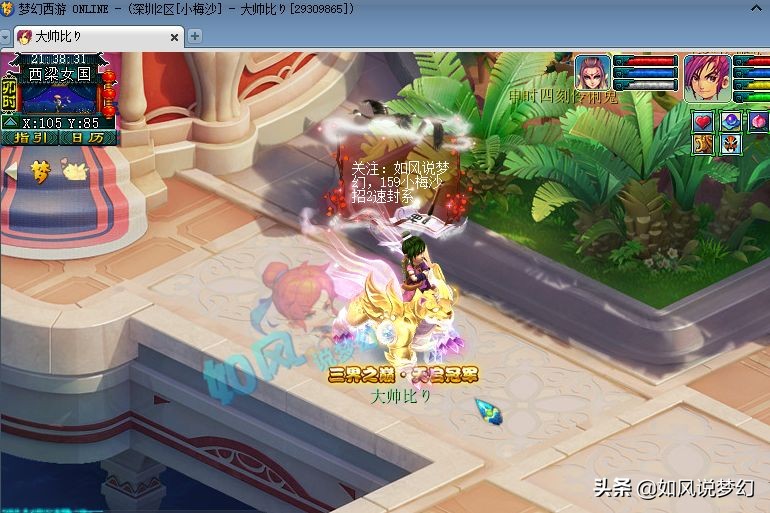Select the golden mask buff icon

coord(703,144)
